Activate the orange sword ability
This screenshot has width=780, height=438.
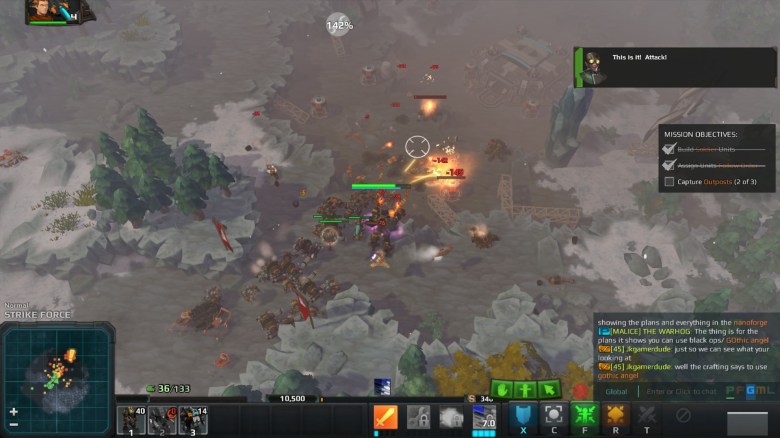(385, 417)
